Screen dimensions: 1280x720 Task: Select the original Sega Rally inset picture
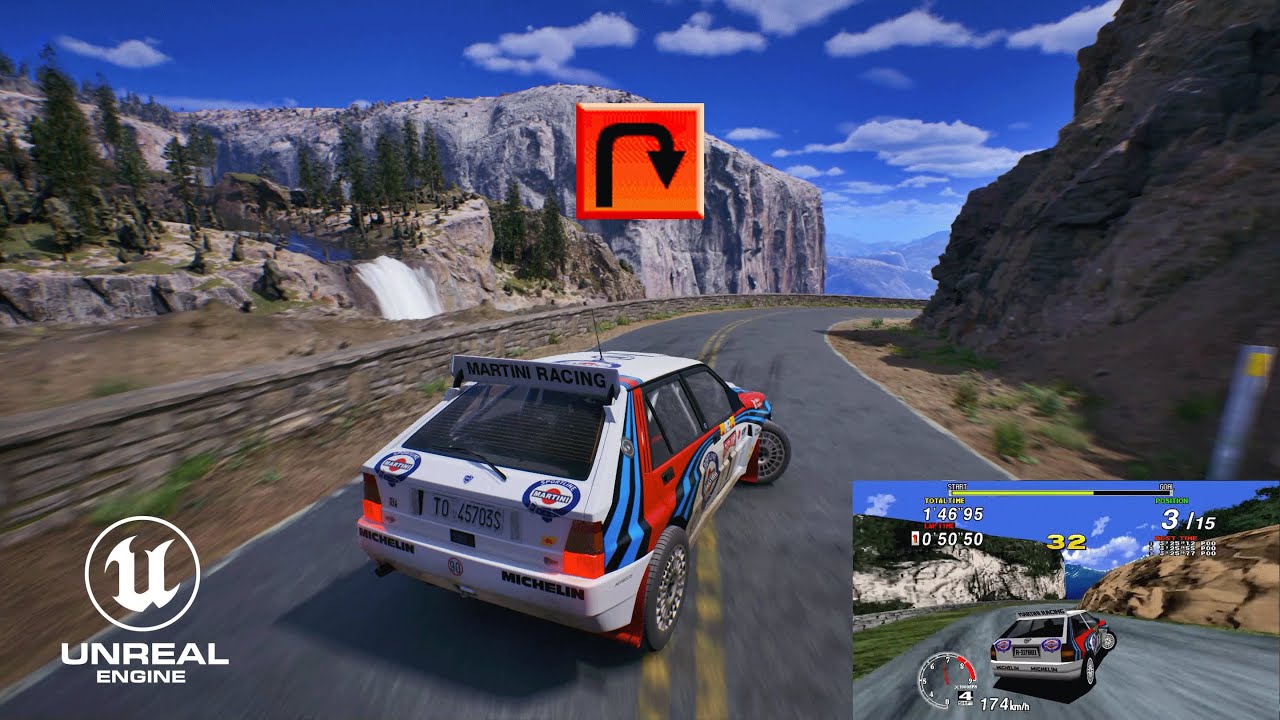click(1064, 598)
